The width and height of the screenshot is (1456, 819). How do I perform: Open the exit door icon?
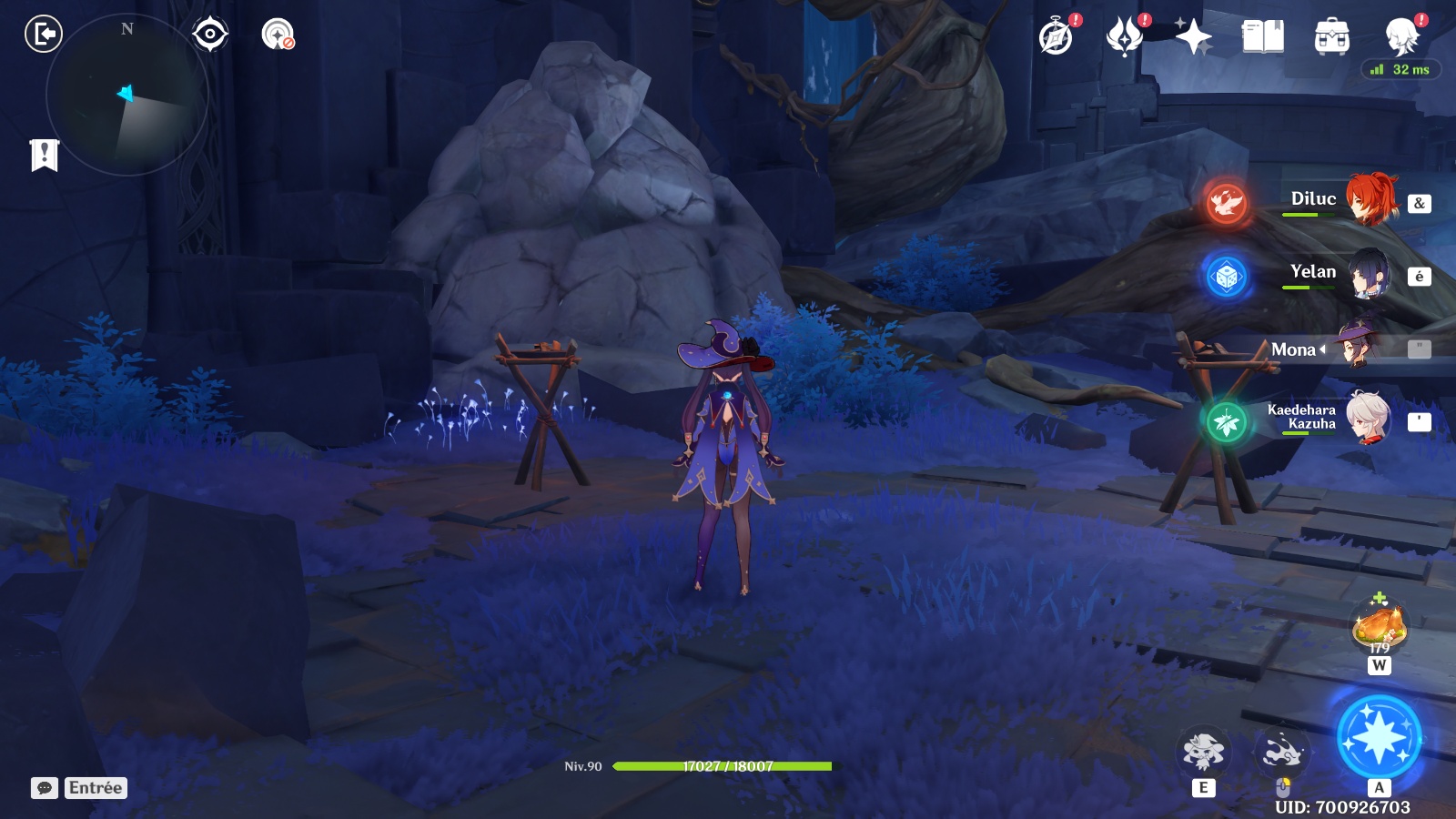click(x=43, y=35)
